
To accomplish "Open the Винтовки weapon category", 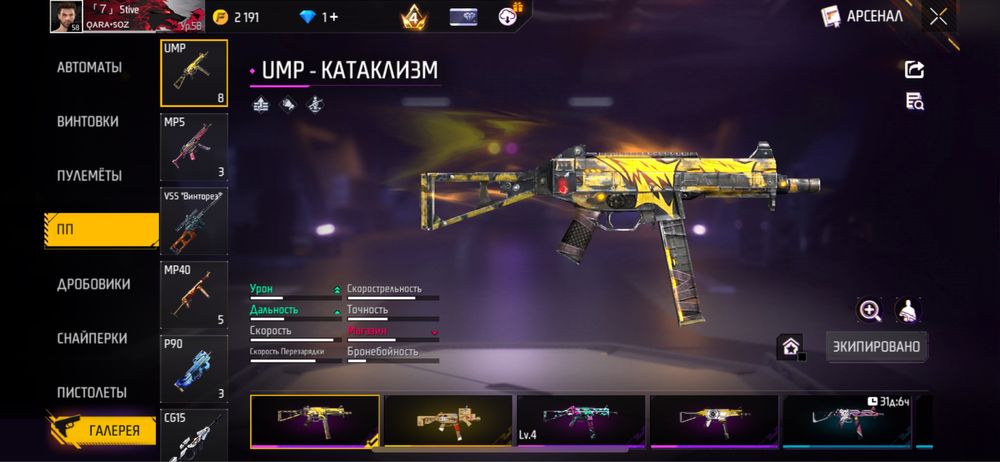I will click(88, 122).
